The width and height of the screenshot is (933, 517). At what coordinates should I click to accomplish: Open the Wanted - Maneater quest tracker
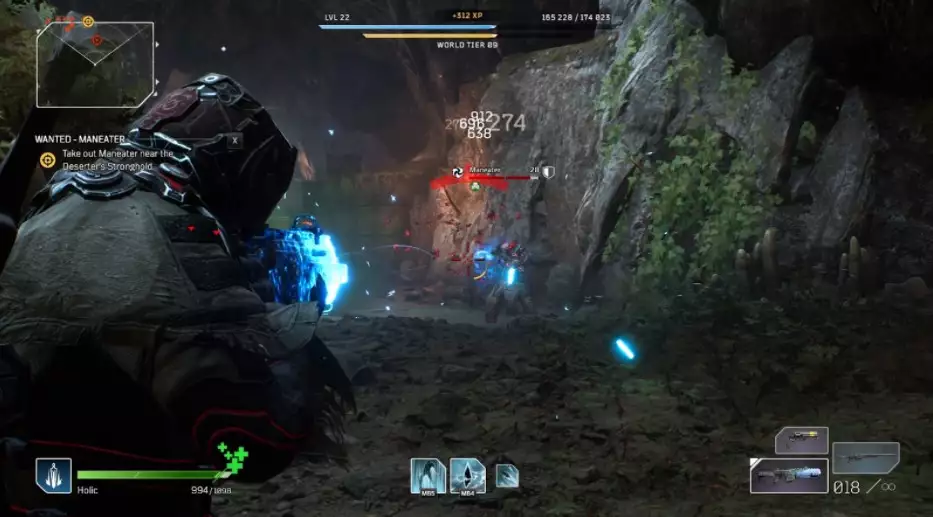click(104, 140)
